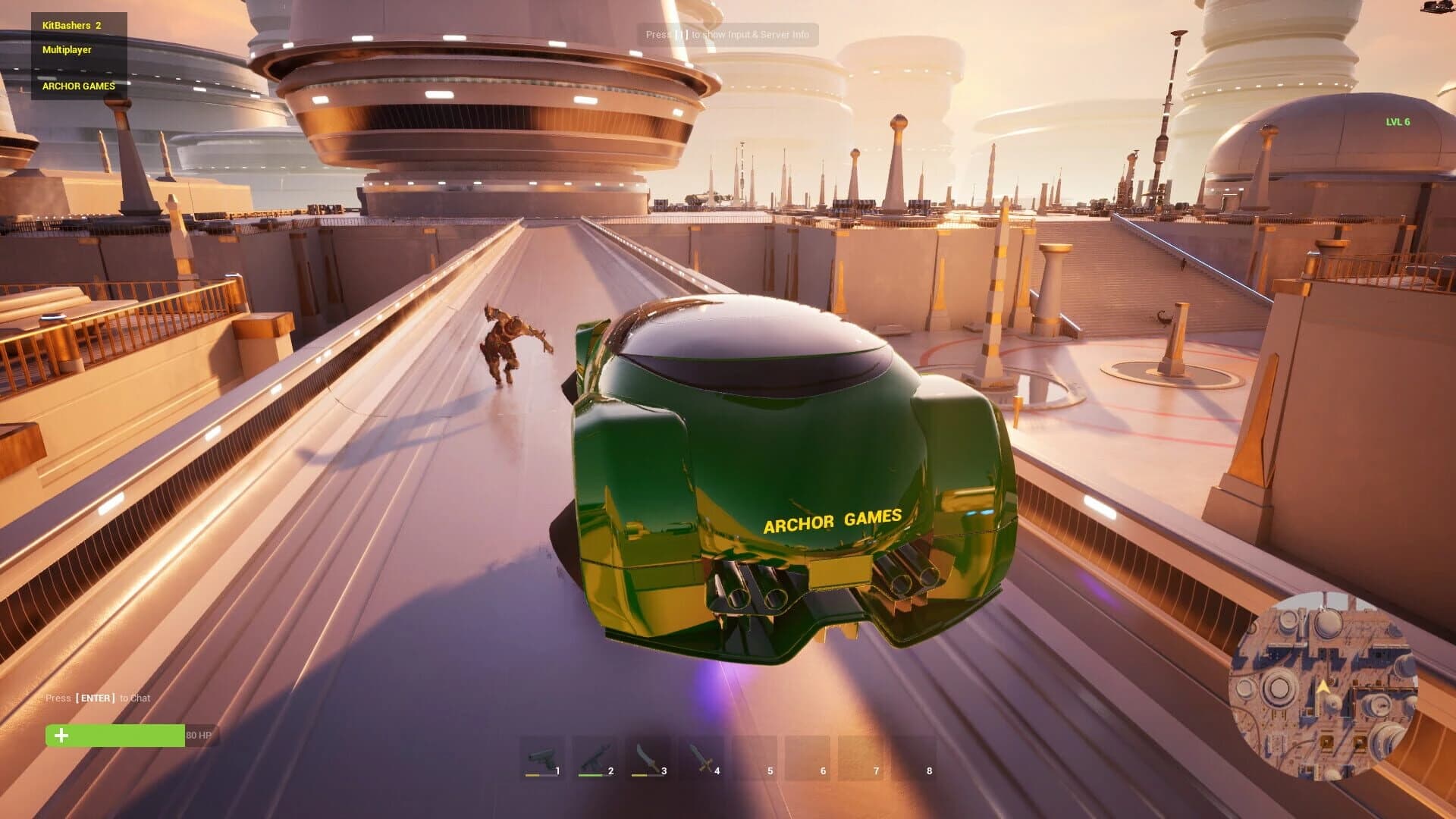Click the Press ENTER to Chat prompt

97,698
